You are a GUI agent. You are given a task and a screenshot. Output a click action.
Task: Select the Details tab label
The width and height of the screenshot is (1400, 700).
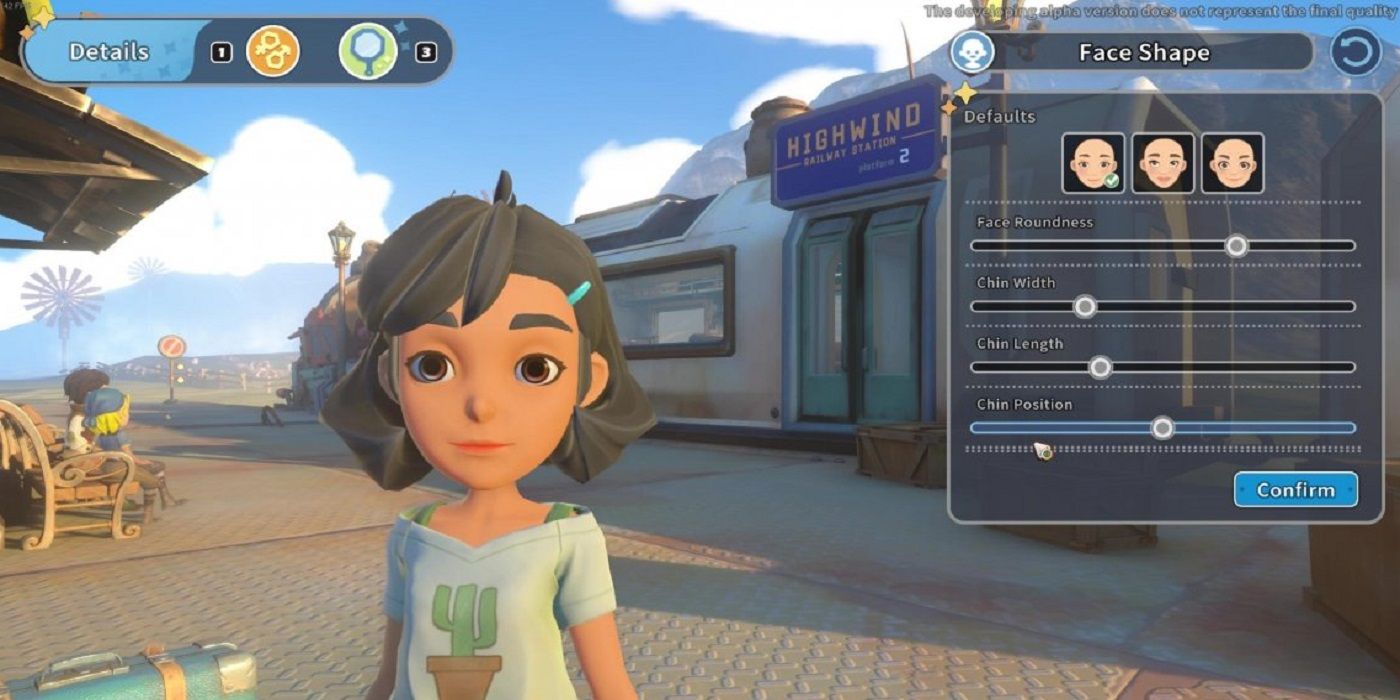109,52
